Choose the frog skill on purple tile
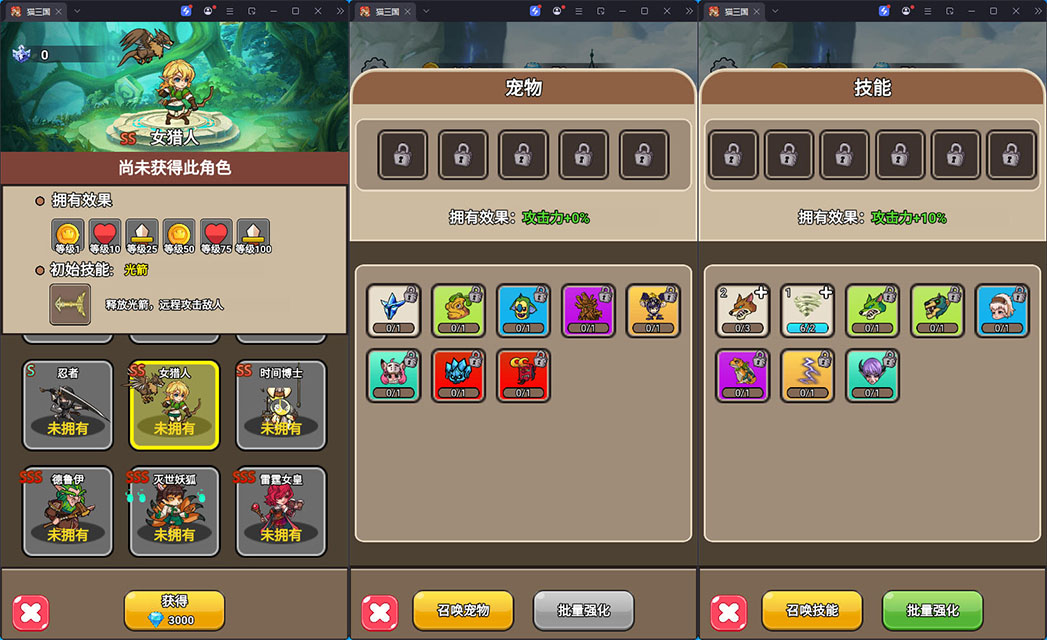The width and height of the screenshot is (1047, 640). [x=742, y=375]
